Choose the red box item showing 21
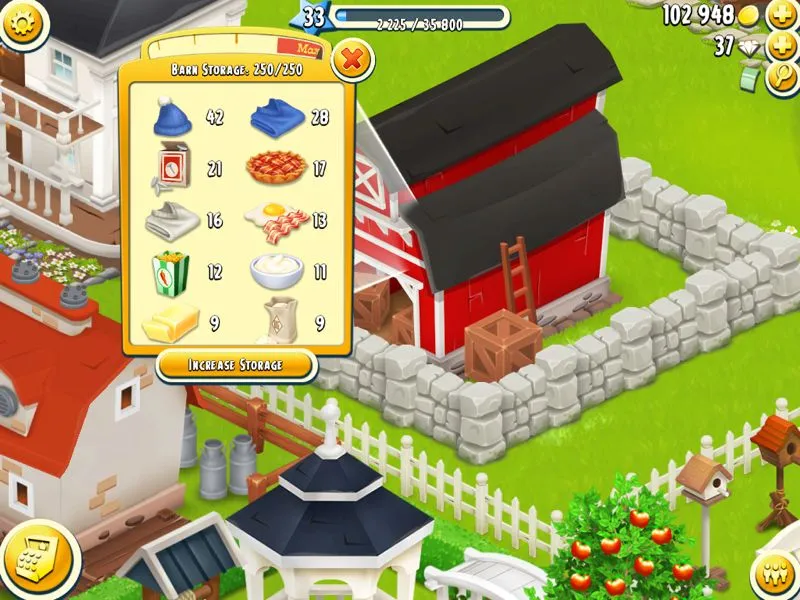Screen dimensions: 800x600 (x=175, y=168)
